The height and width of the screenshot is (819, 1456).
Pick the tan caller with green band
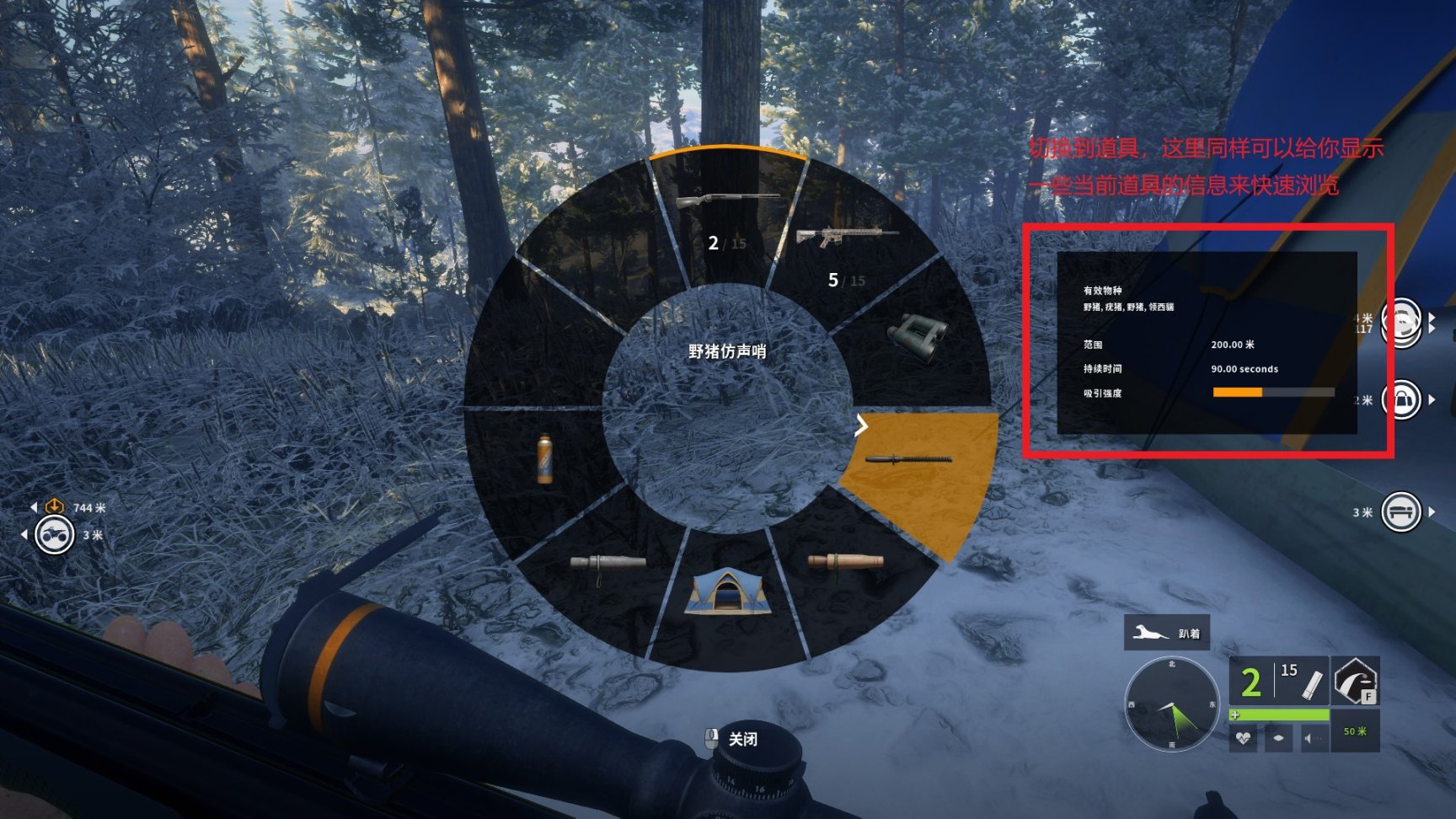click(845, 563)
